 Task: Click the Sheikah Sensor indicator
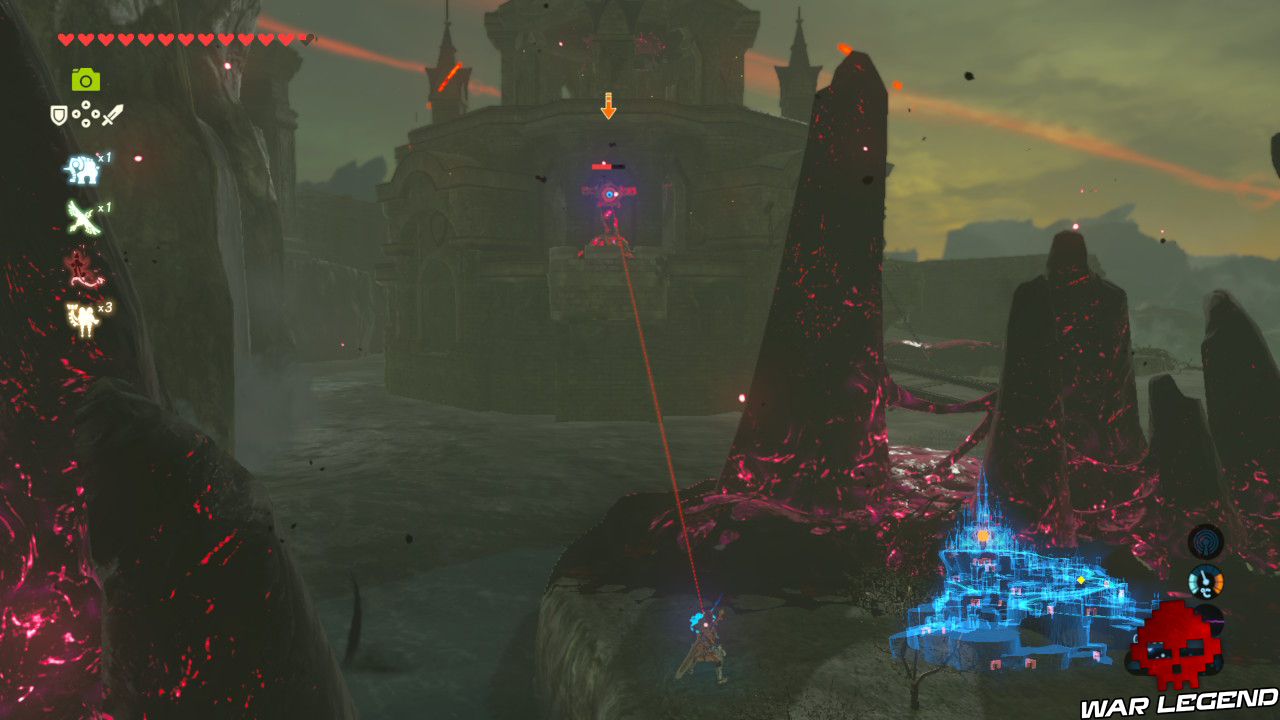pos(1205,542)
